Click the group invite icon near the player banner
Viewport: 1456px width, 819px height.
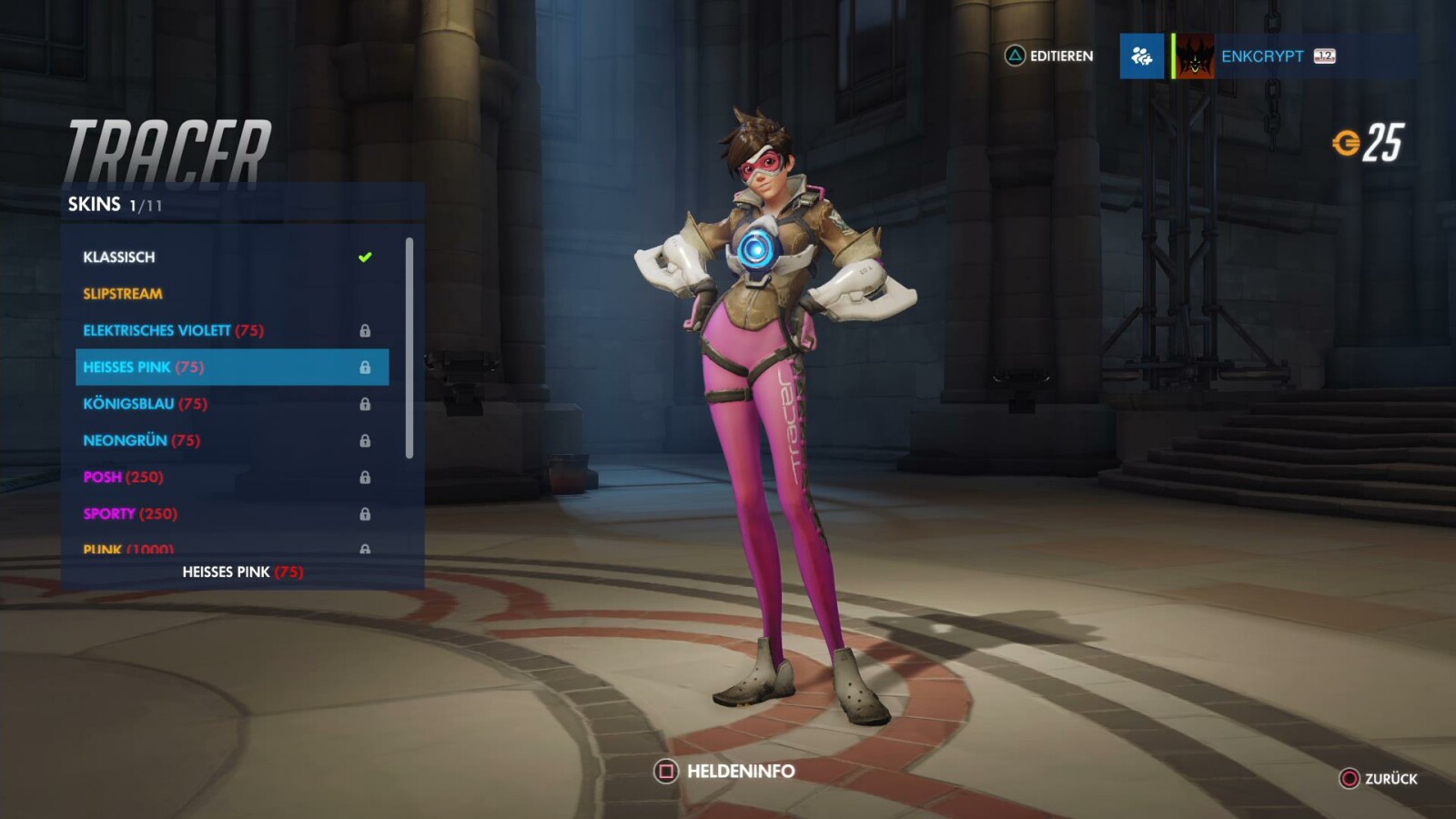tap(1141, 56)
